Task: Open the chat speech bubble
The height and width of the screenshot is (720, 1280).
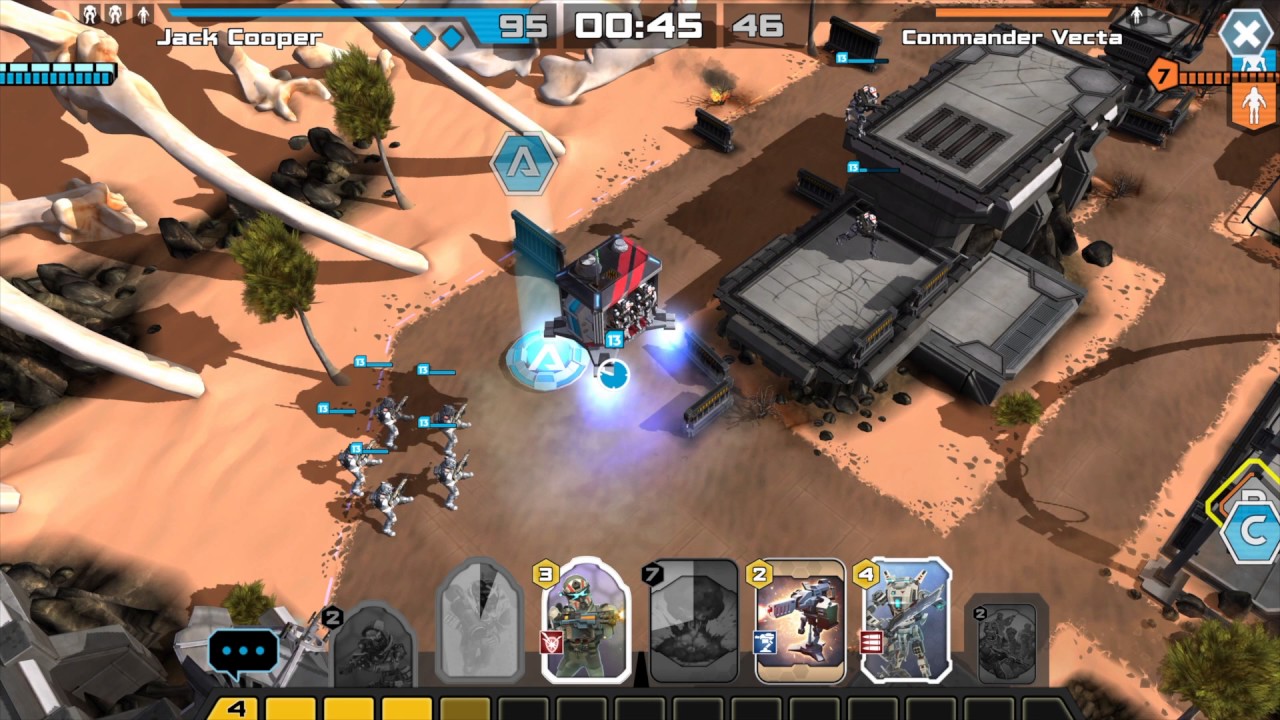Action: (x=243, y=651)
